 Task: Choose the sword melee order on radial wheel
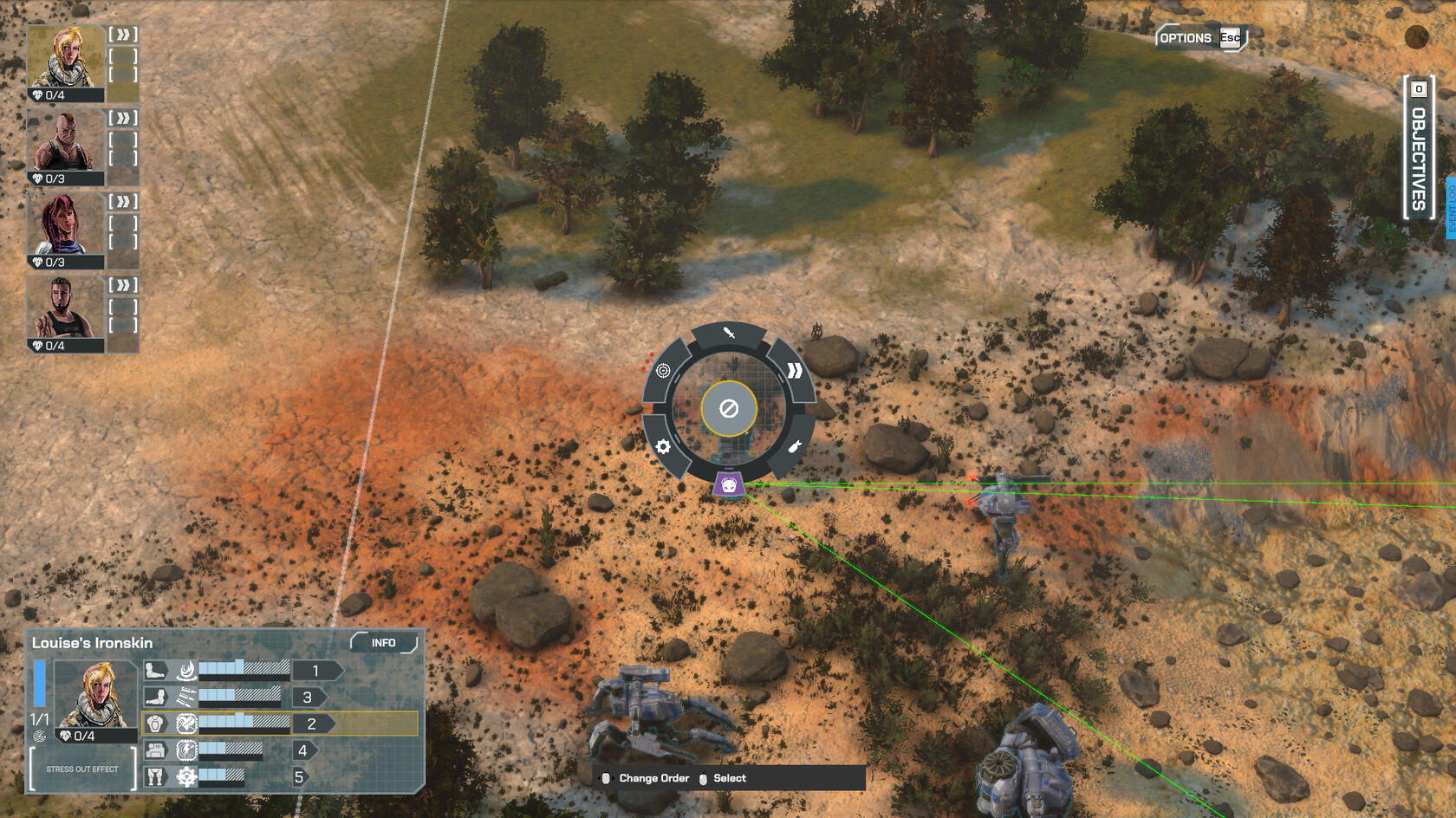tap(729, 334)
